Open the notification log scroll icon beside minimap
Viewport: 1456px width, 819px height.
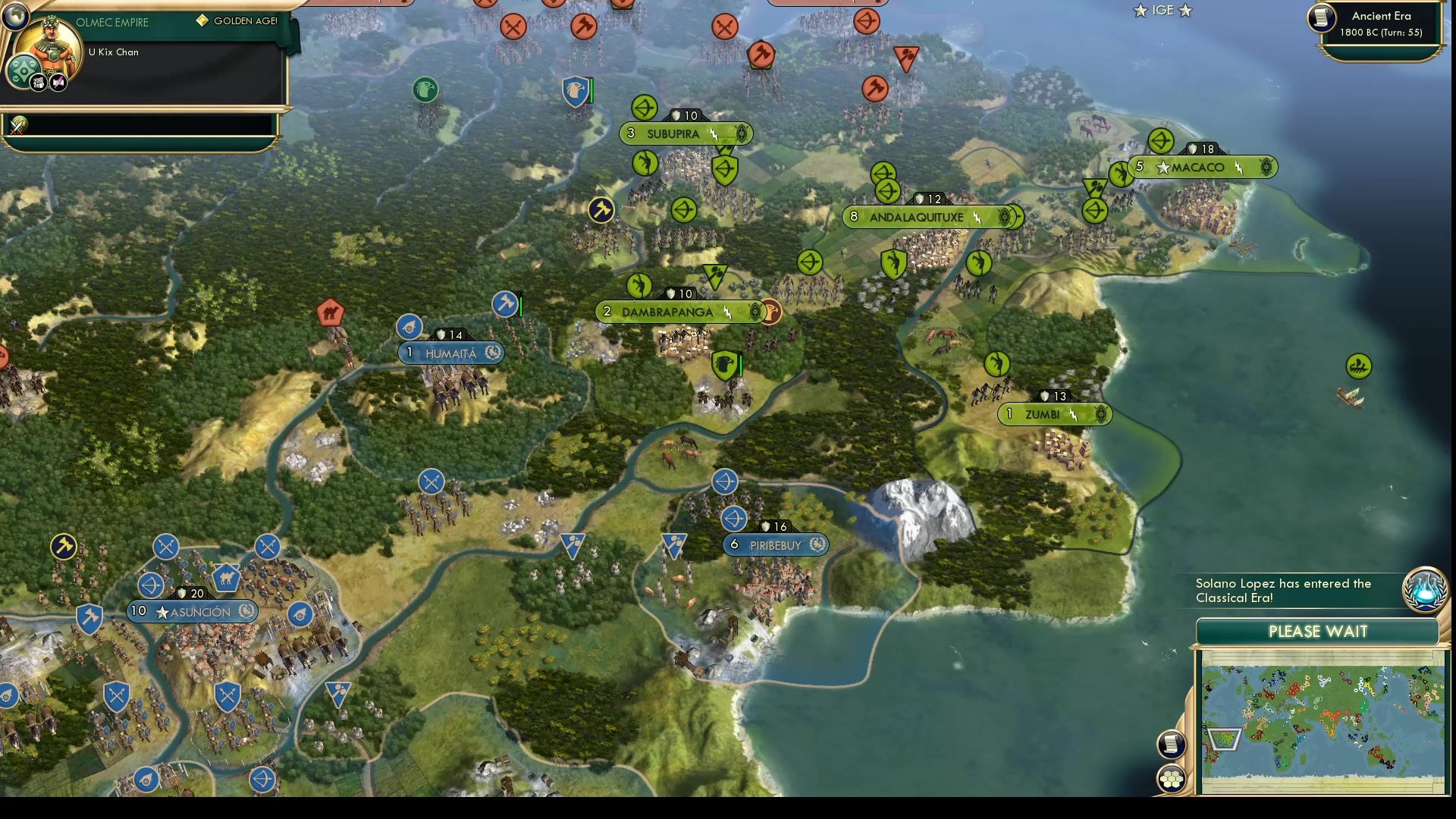[x=1171, y=744]
